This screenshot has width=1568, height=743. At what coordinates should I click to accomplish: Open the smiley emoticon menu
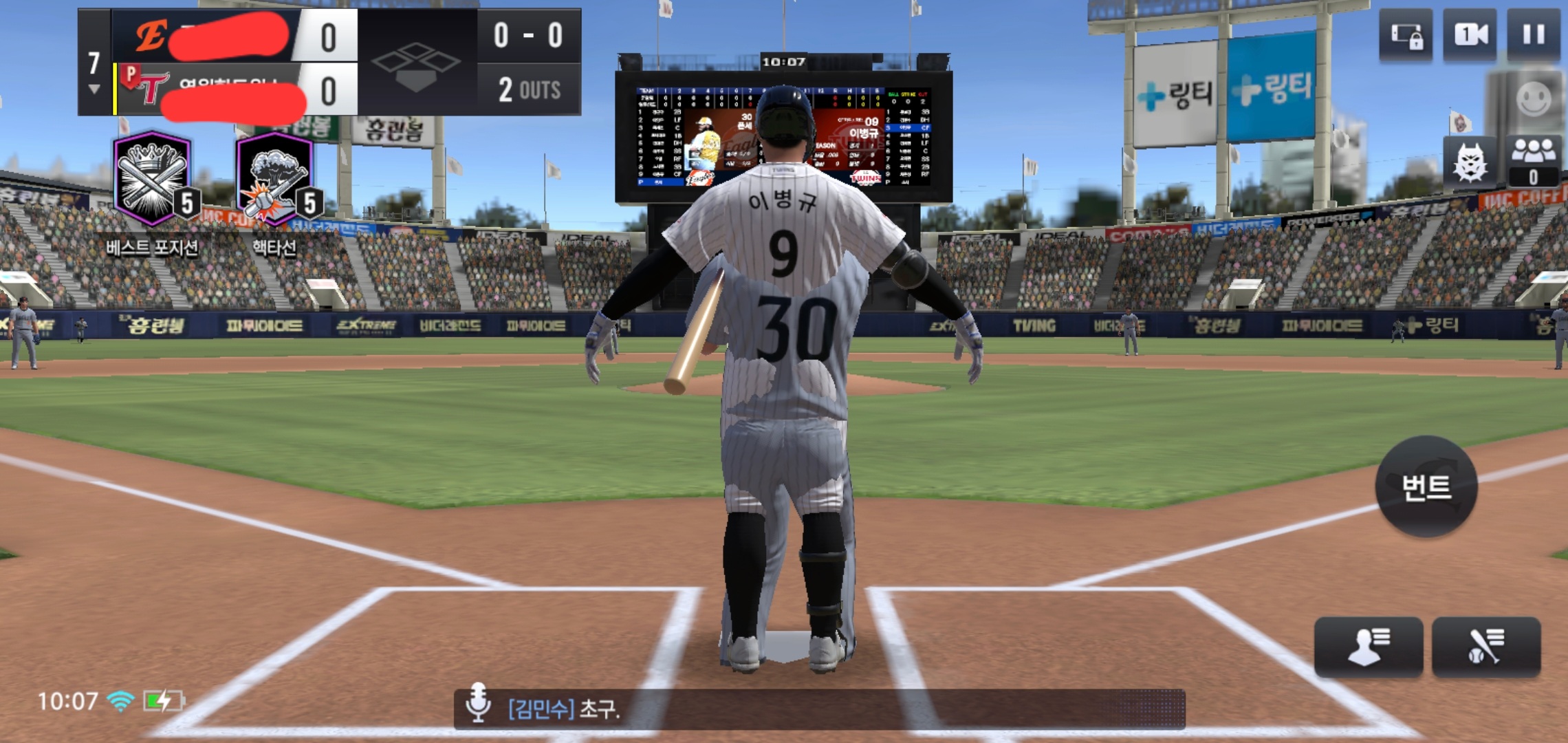pos(1534,99)
